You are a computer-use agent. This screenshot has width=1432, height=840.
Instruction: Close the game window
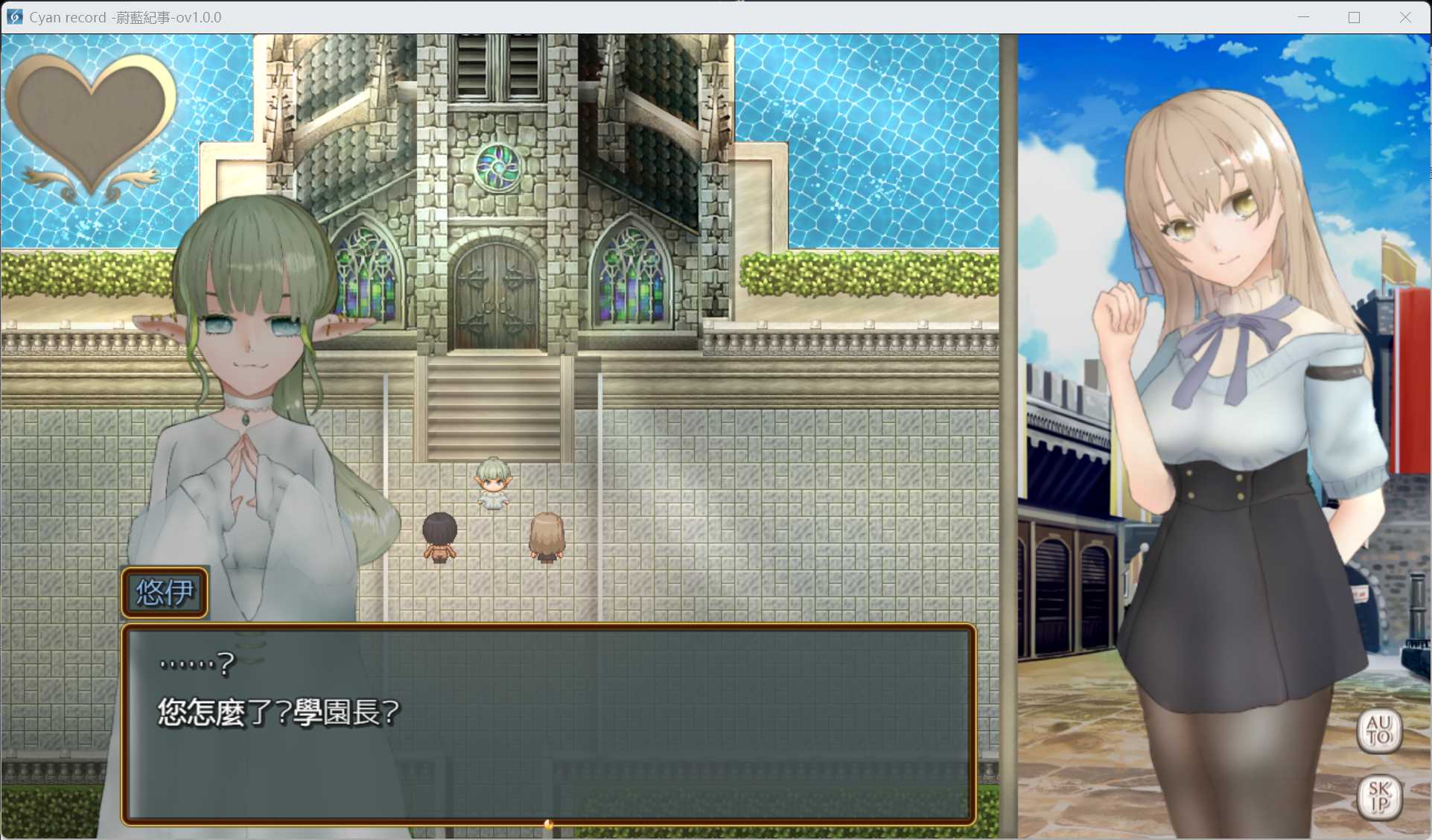(x=1404, y=17)
